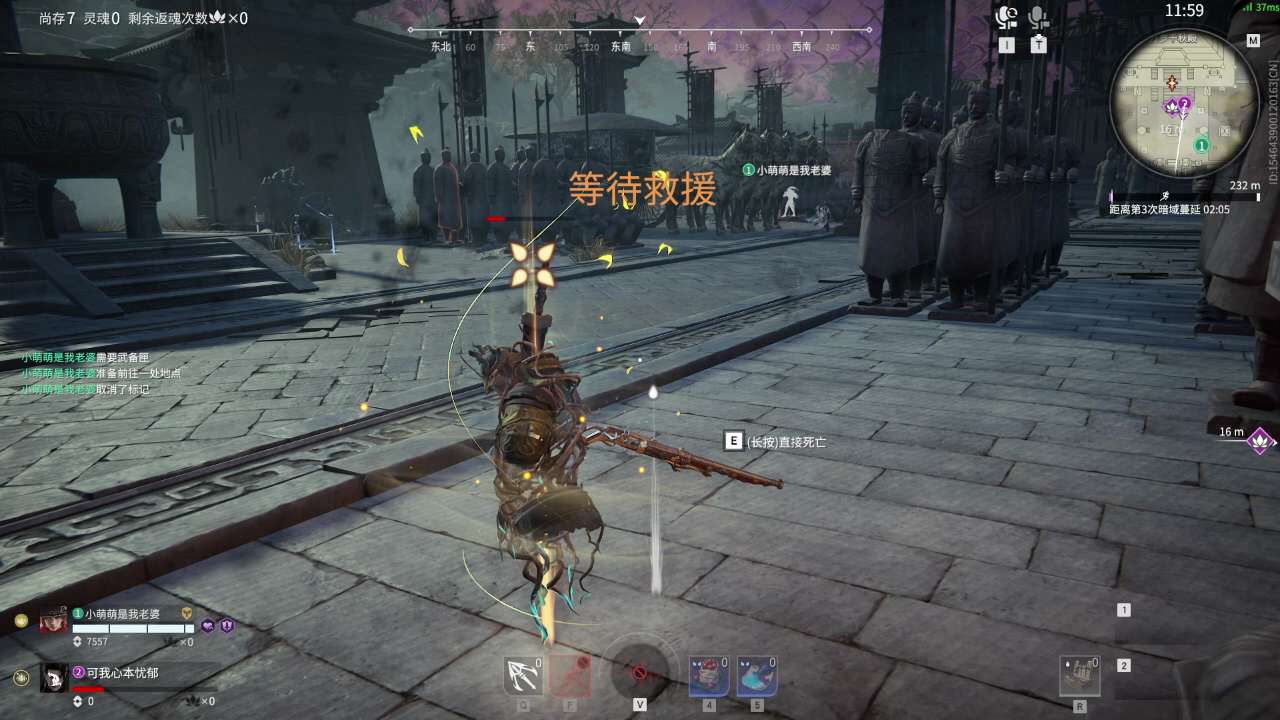This screenshot has width=1280, height=720.
Task: Click teammate 可我心本忧郁's portrait
Action: 54,678
